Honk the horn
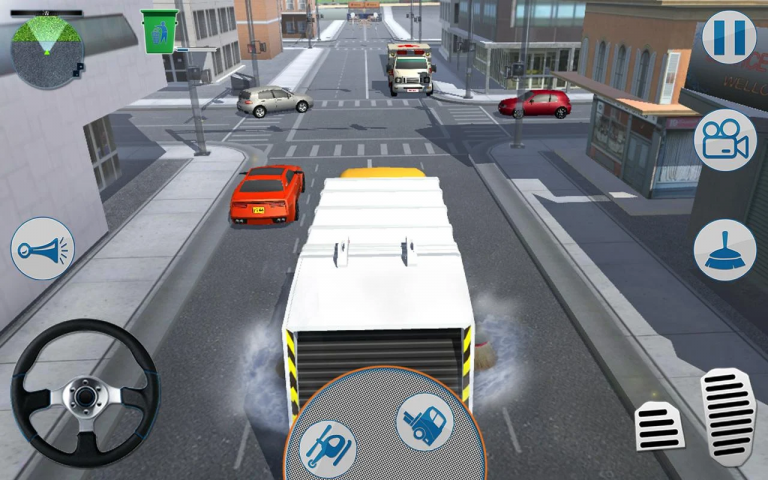The image size is (768, 480). pyautogui.click(x=43, y=248)
